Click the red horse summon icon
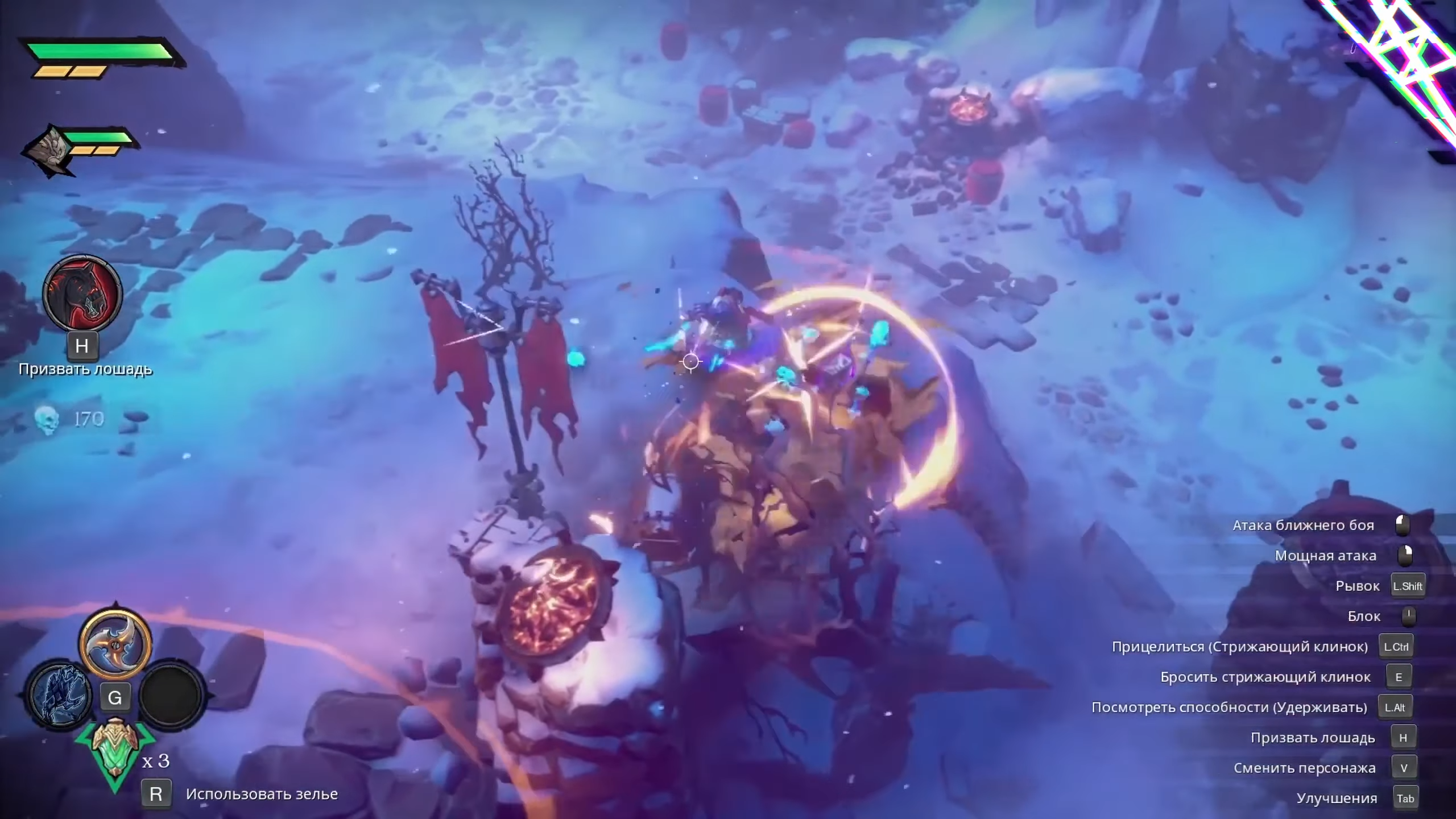The height and width of the screenshot is (819, 1456). click(x=82, y=293)
